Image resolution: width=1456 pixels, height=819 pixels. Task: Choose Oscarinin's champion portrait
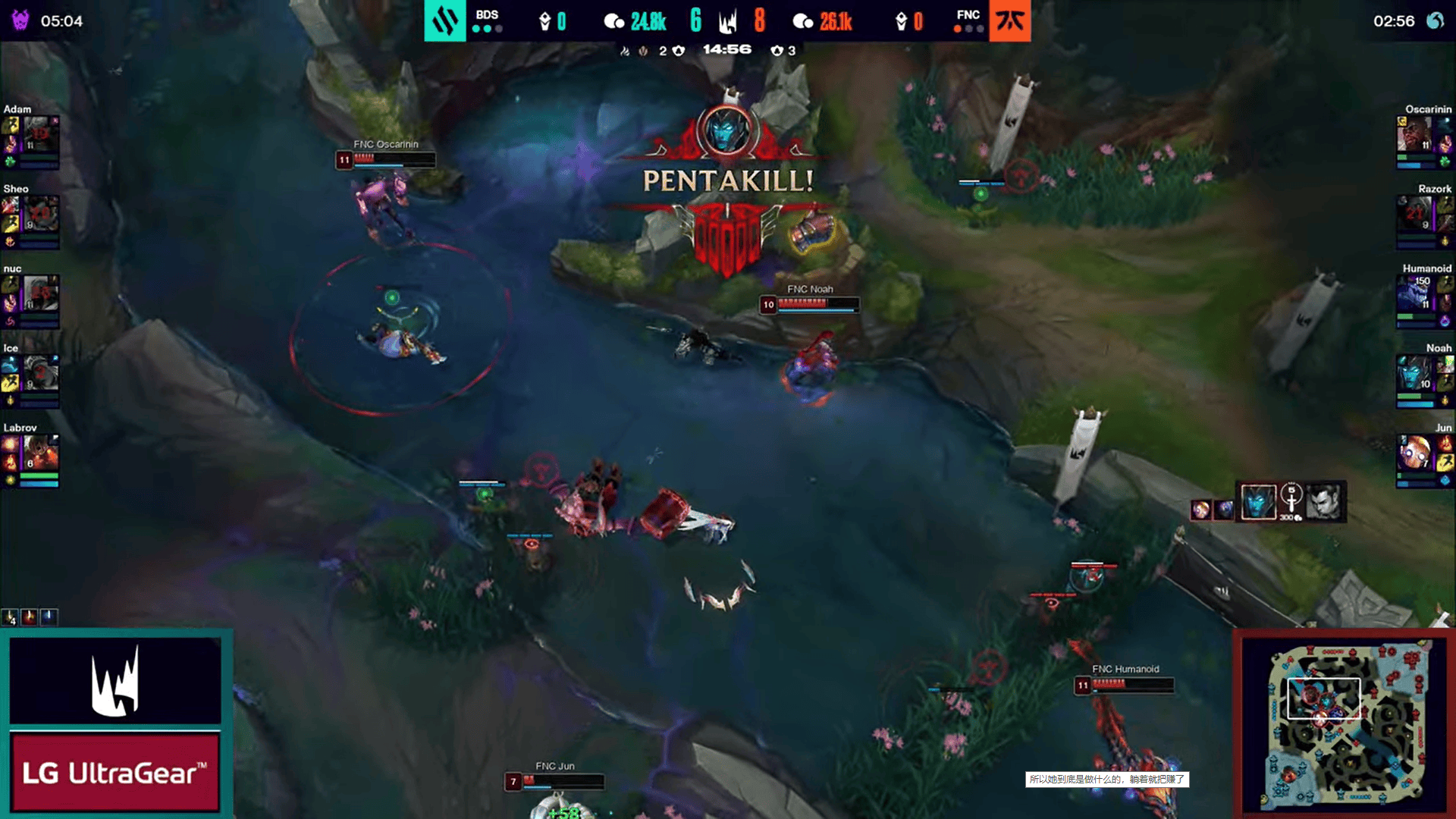click(x=1414, y=134)
